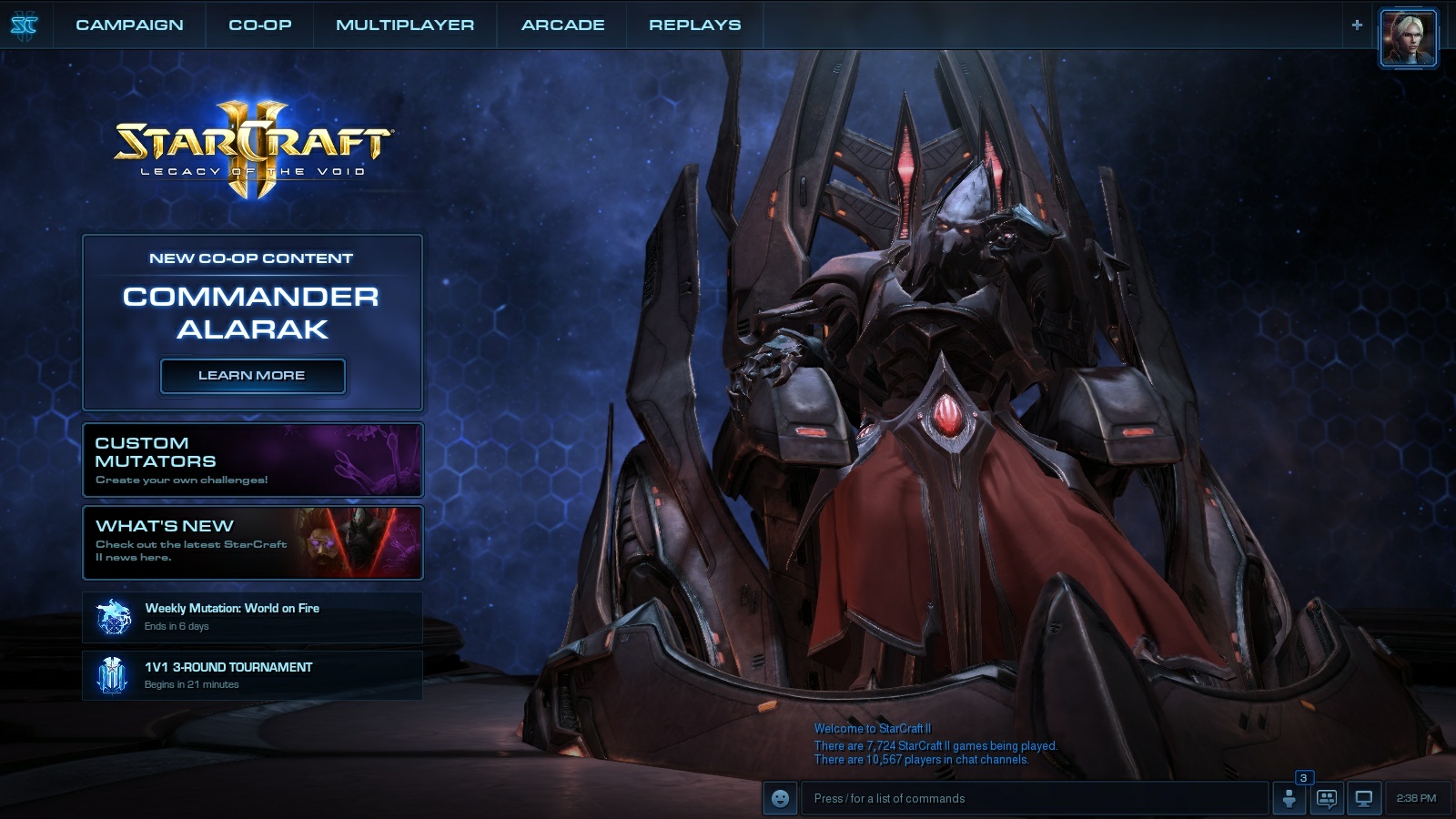This screenshot has width=1456, height=819.
Task: Switch to the Co-op tab
Action: (260, 25)
